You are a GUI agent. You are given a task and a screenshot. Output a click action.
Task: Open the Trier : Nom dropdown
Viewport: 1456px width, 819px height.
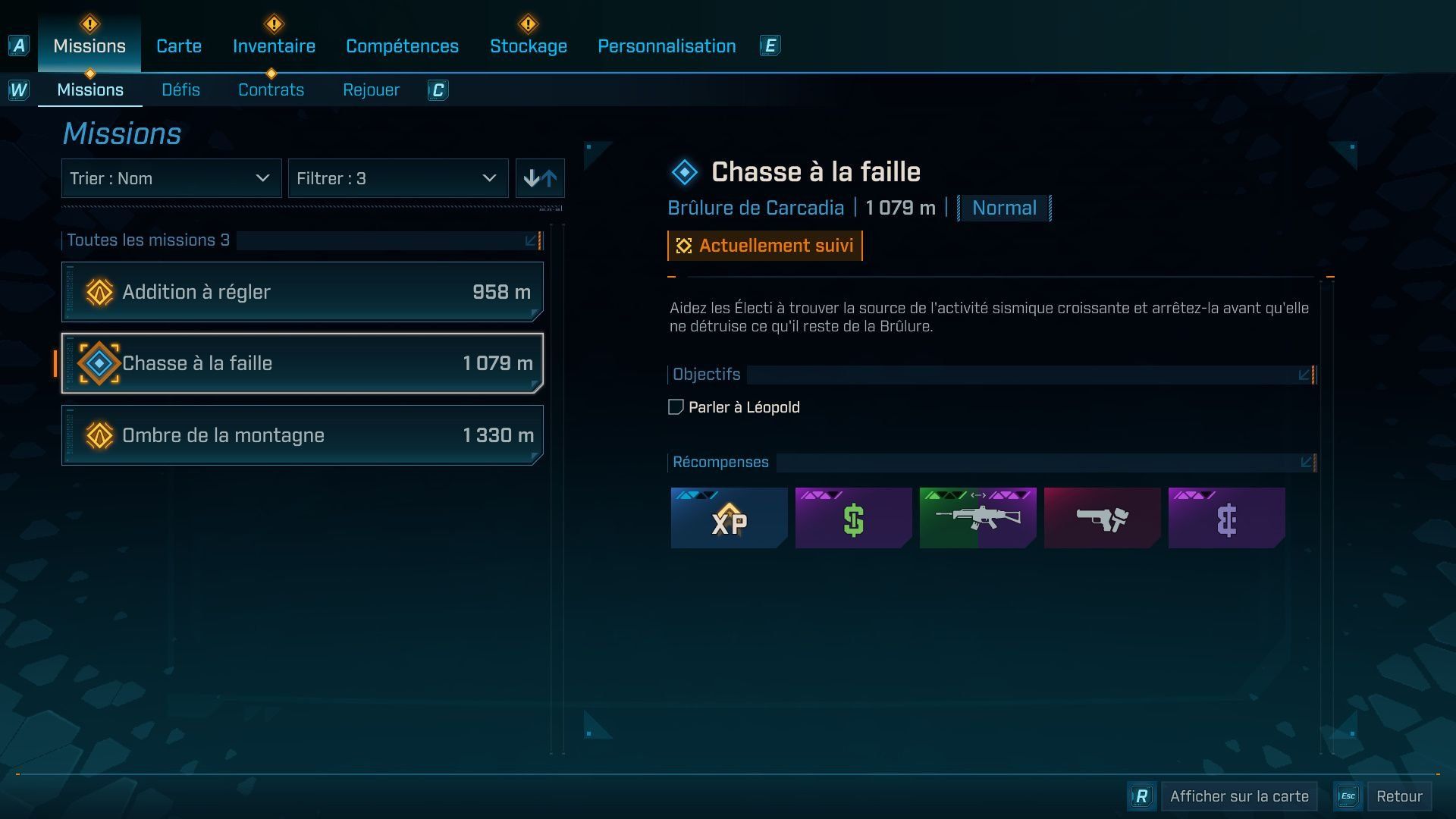(x=171, y=179)
